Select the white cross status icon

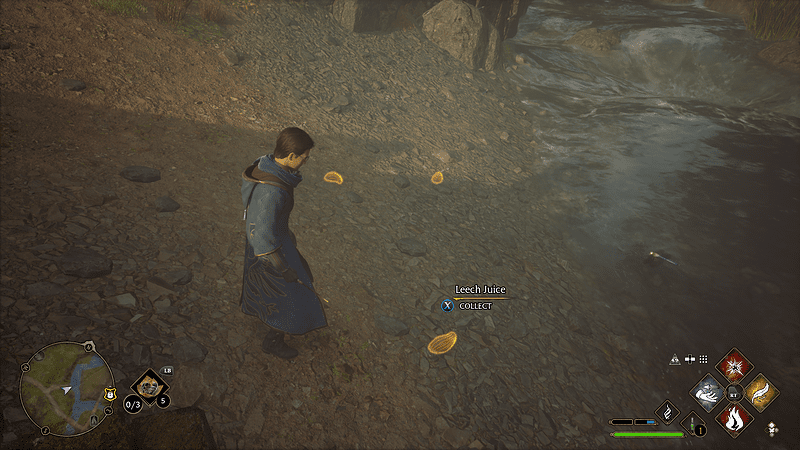(690, 359)
